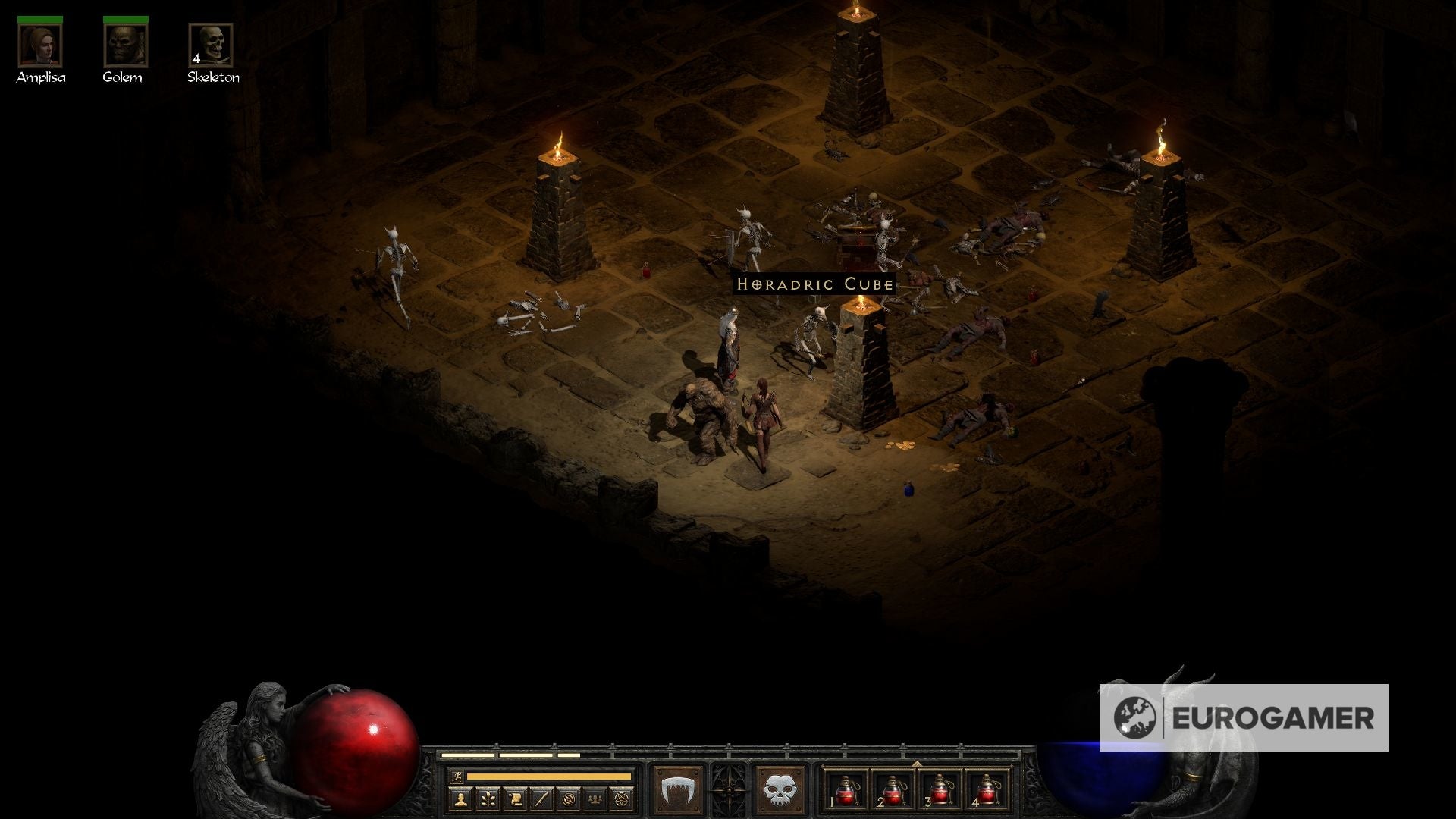Click the Skeleton portrait showing count 4
The height and width of the screenshot is (819, 1456).
coord(212,47)
